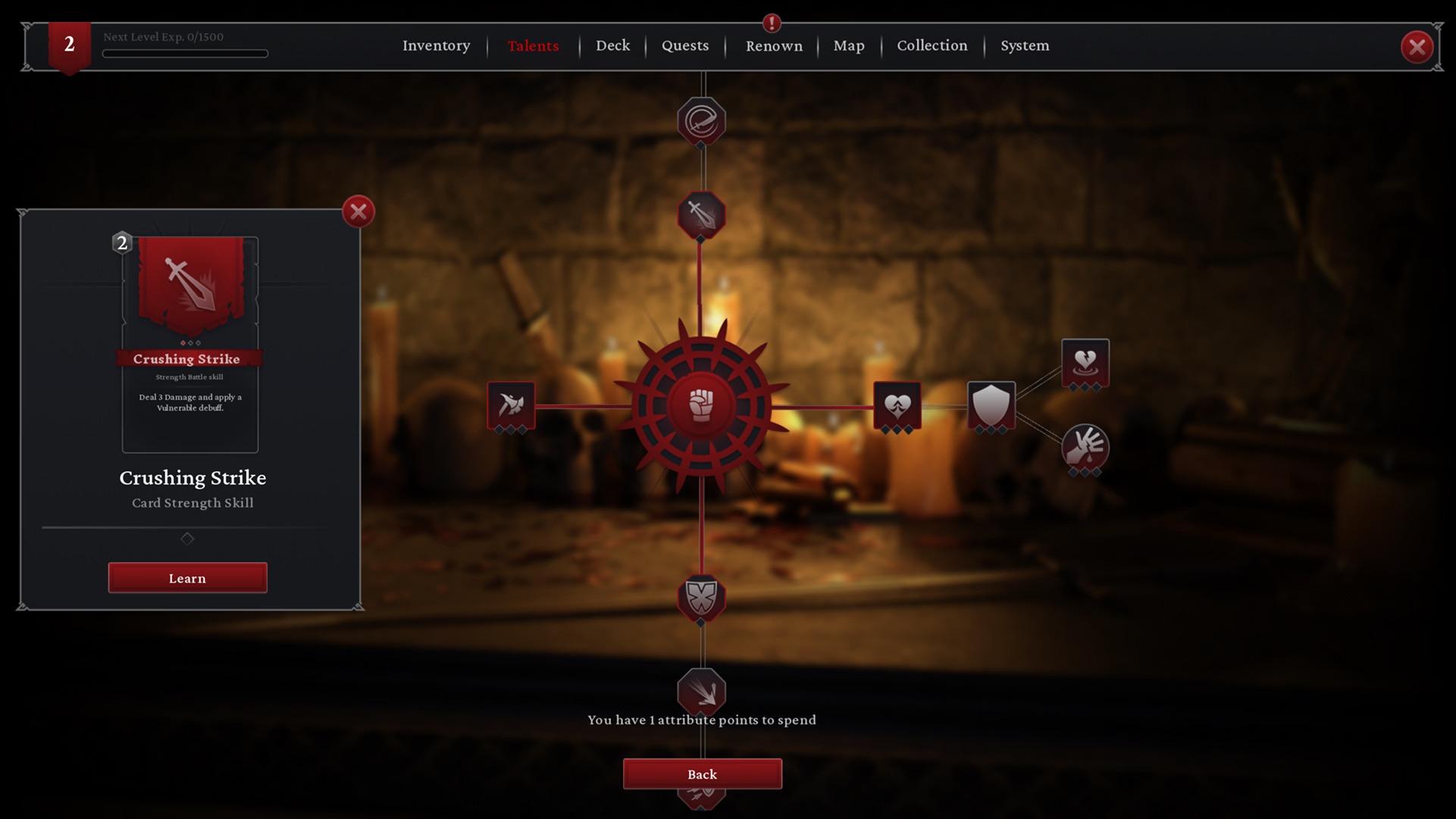This screenshot has width=1456, height=819.
Task: Select the sword talent node above center
Action: point(701,215)
